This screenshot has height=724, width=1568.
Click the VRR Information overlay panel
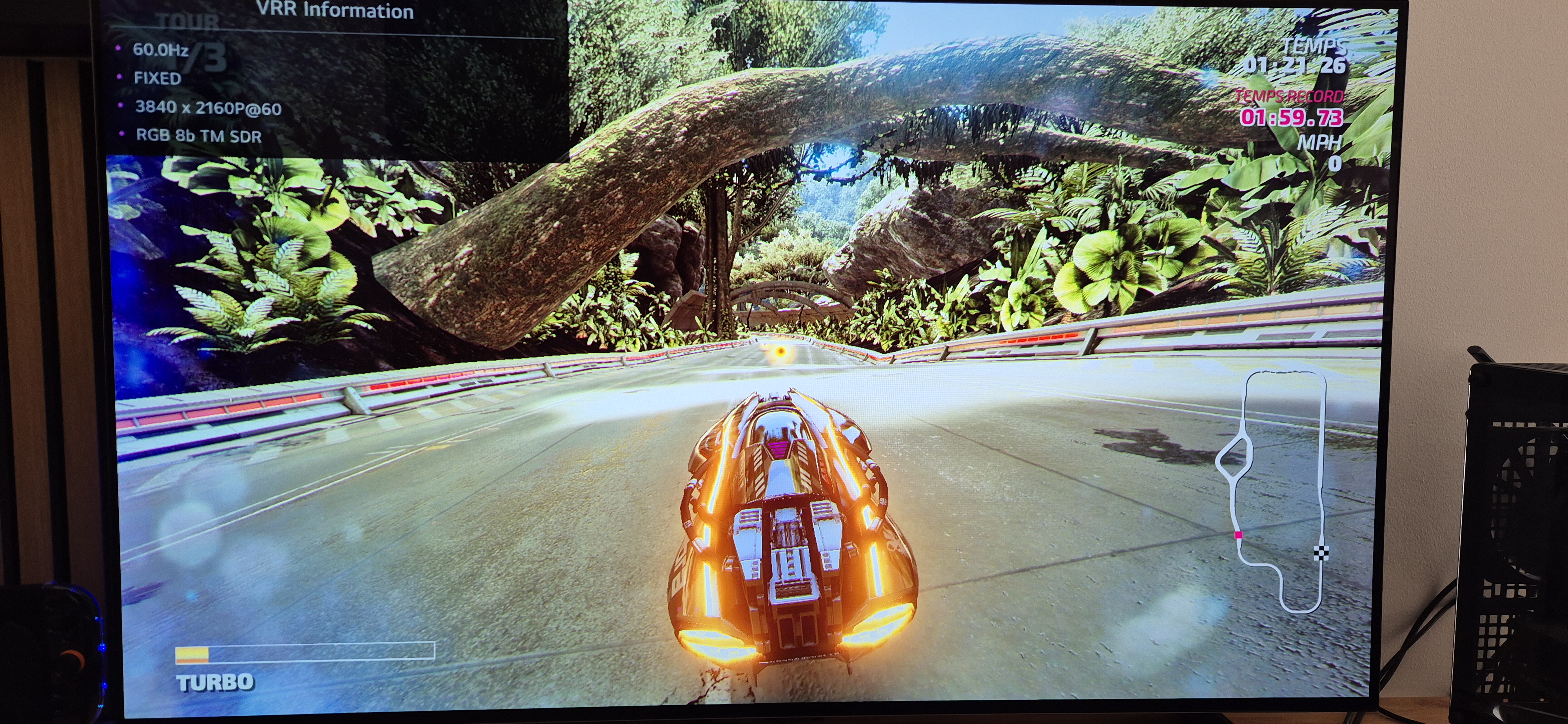(335, 79)
